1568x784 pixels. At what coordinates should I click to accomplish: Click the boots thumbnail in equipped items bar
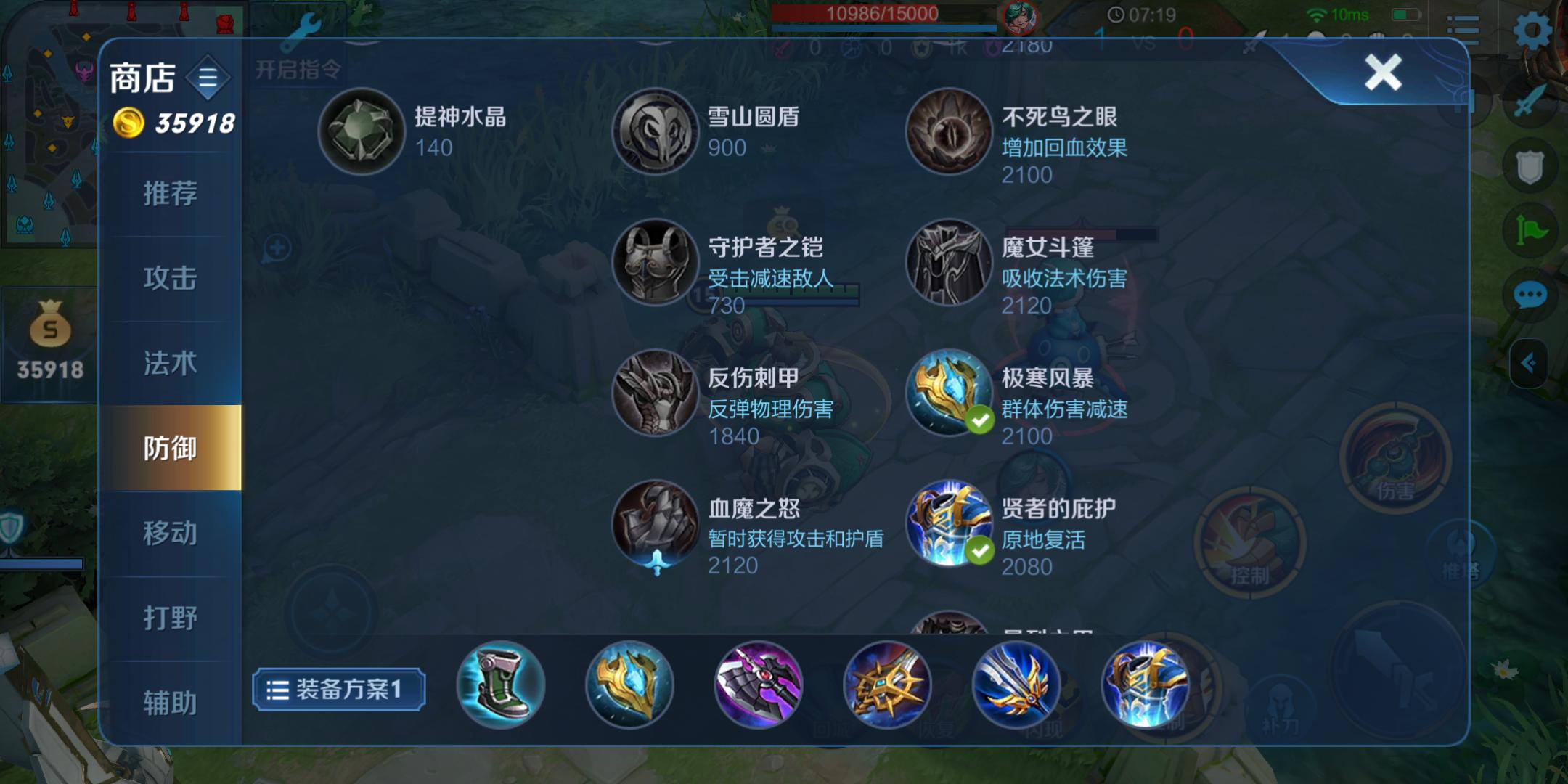pos(502,686)
